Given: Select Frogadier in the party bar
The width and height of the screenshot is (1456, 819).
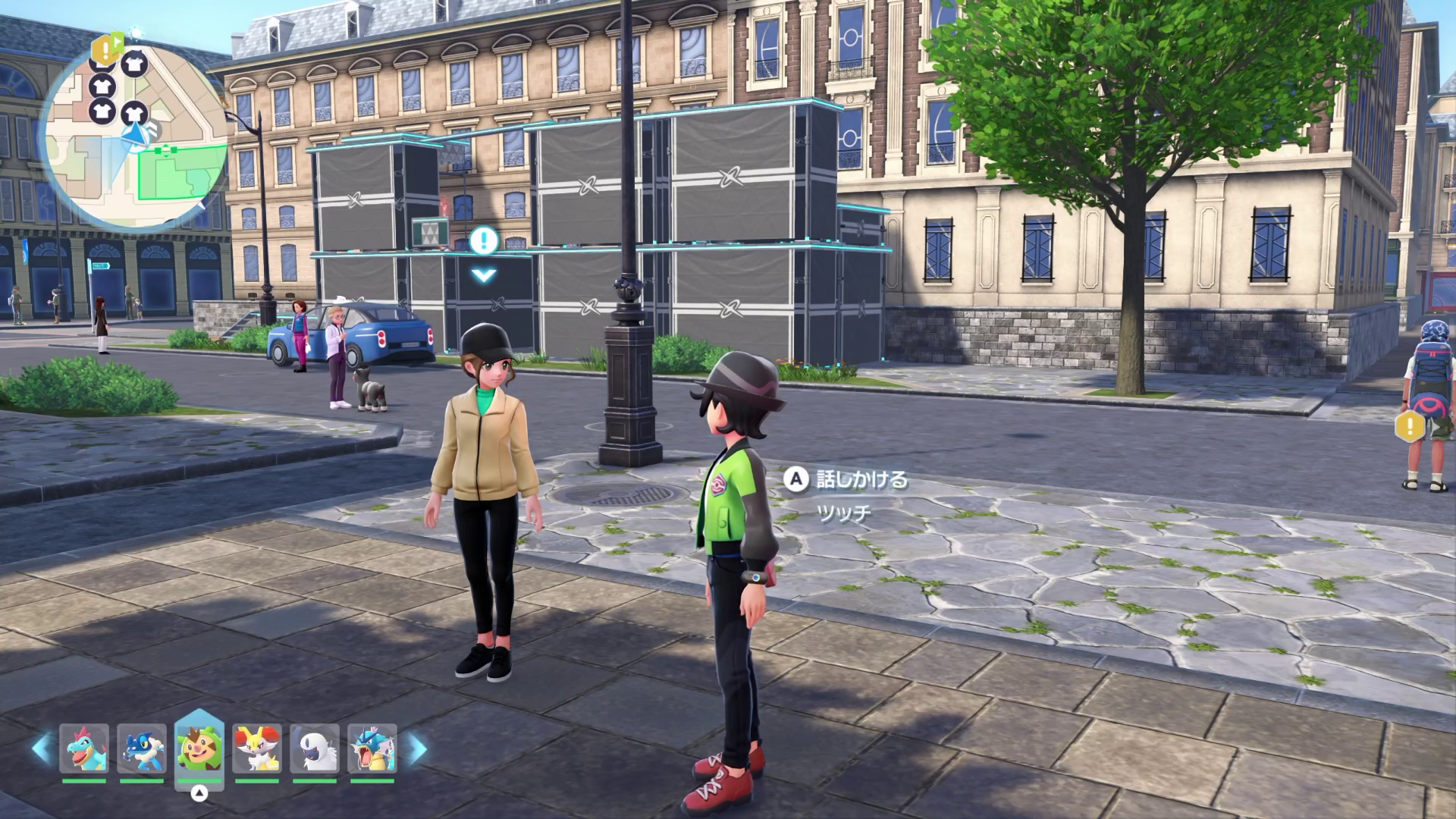Looking at the screenshot, I should (142, 748).
